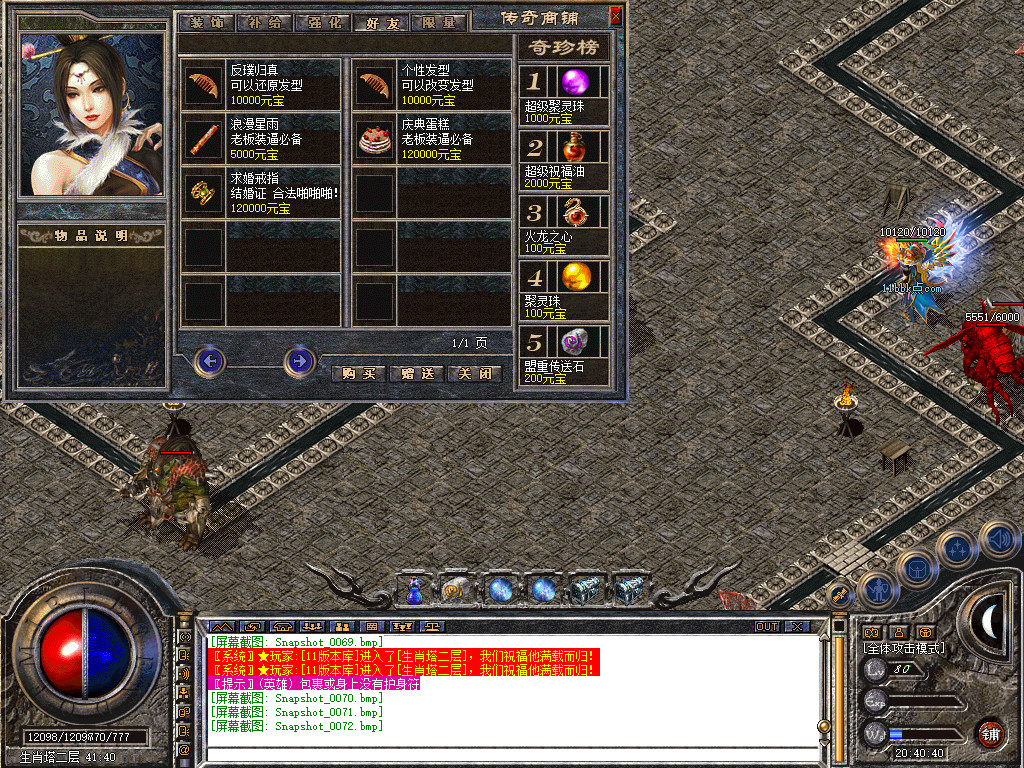Select the 反璞归真 comb item
Viewport: 1024px width, 768px height.
(204, 84)
